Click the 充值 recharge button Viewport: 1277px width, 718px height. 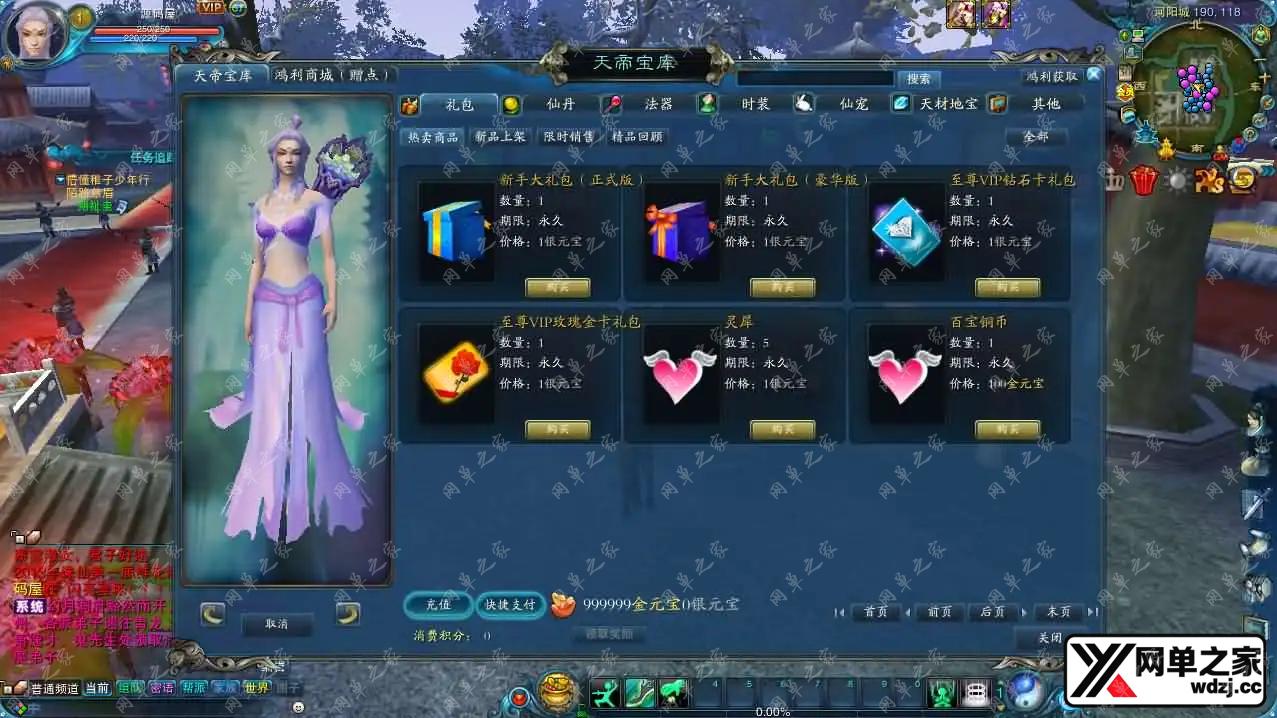click(x=438, y=604)
